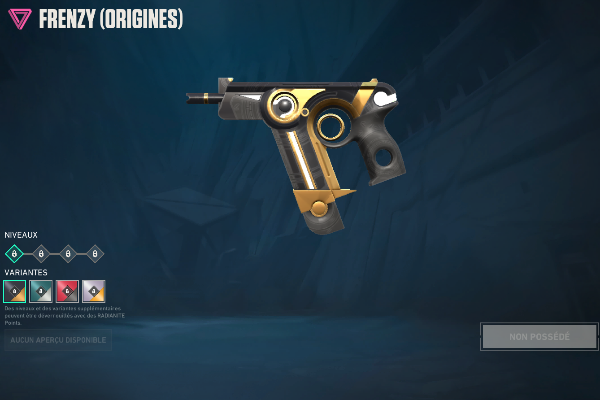
Task: Click the NON POSSÉDÉ button
Action: (x=539, y=336)
